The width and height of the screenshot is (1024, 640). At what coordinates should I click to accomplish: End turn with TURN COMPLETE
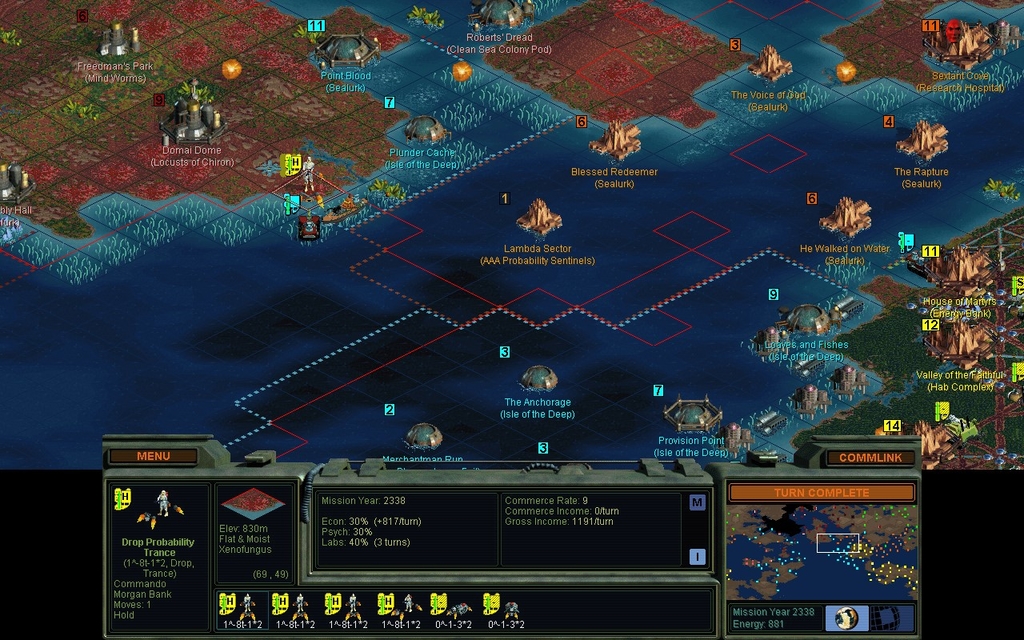[820, 493]
